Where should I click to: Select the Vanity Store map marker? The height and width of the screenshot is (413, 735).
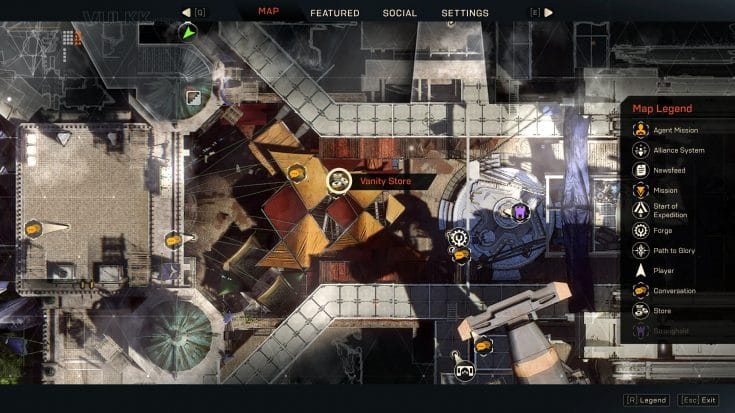339,180
